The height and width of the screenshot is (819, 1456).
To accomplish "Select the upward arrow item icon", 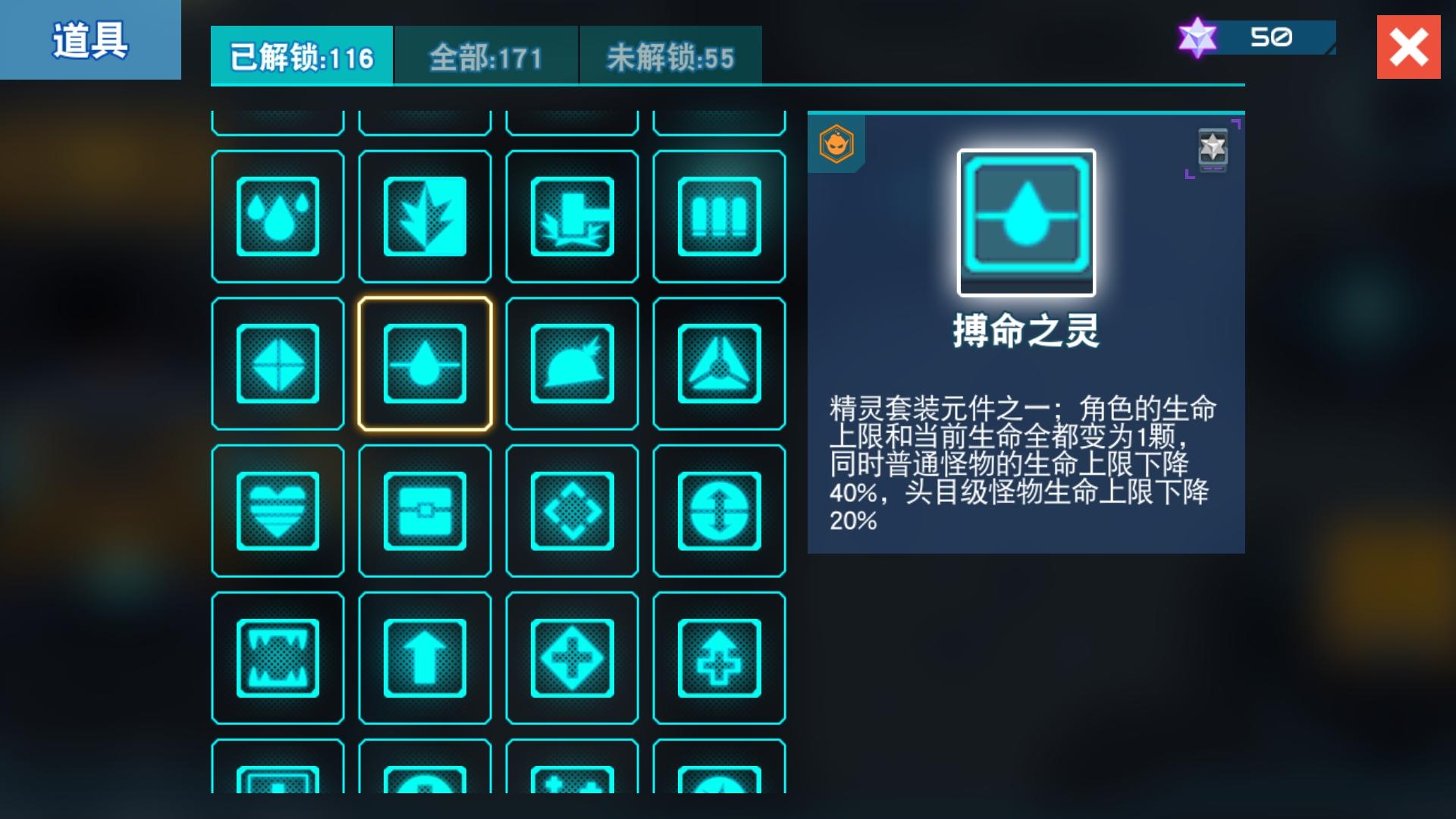I will click(425, 657).
